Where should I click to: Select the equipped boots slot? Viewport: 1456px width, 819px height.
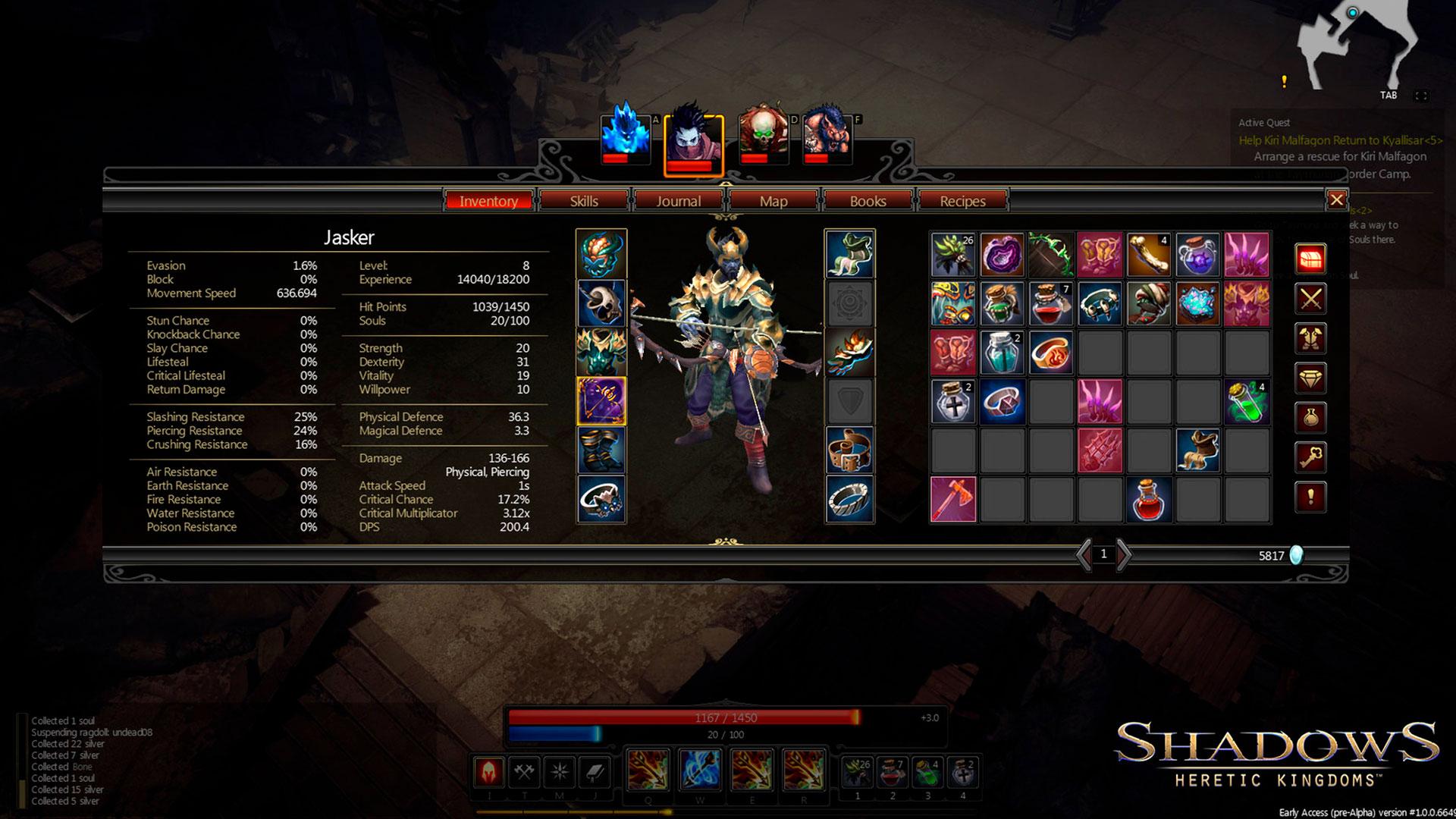tap(601, 450)
